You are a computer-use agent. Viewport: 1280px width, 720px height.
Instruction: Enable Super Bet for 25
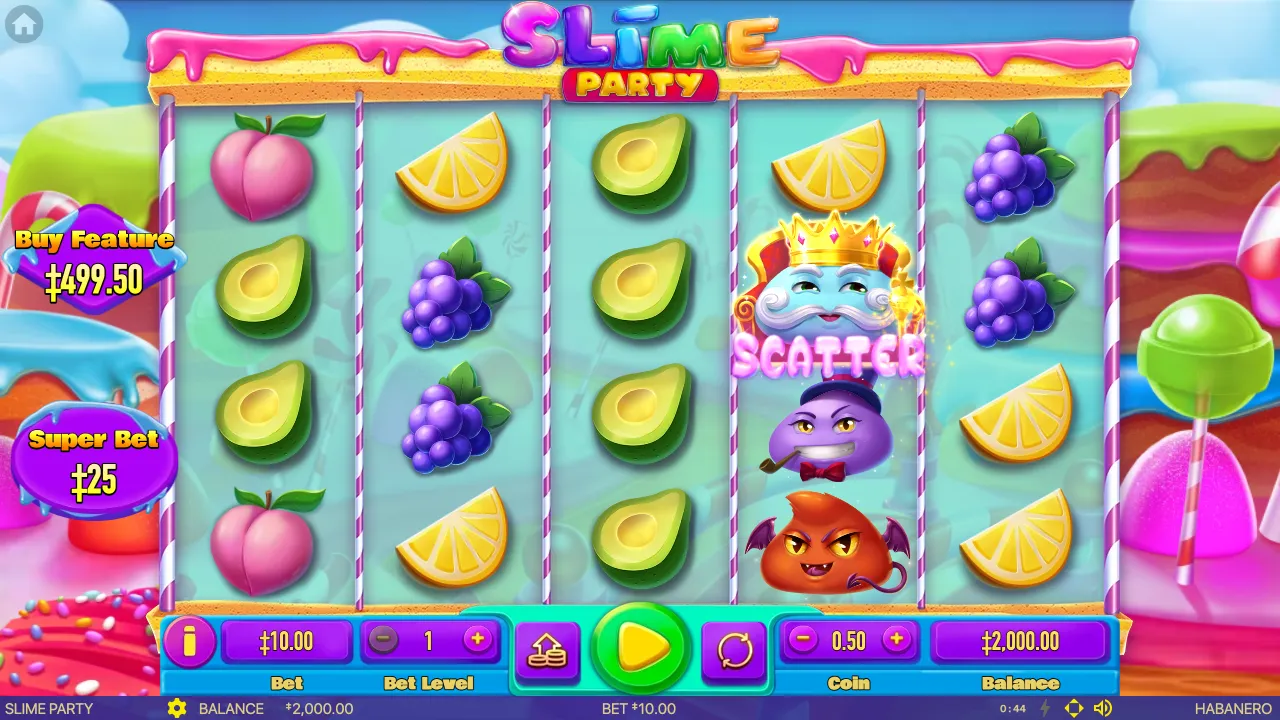(x=95, y=455)
